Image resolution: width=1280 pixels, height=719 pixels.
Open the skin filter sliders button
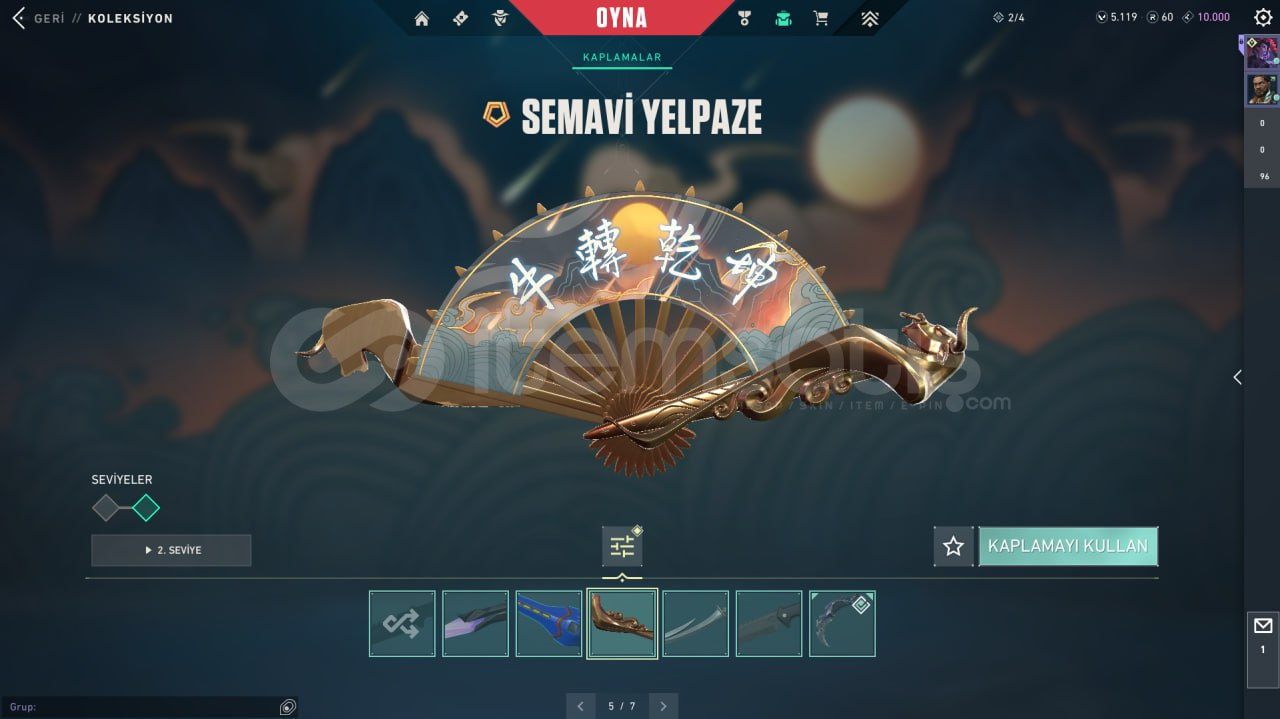click(622, 546)
